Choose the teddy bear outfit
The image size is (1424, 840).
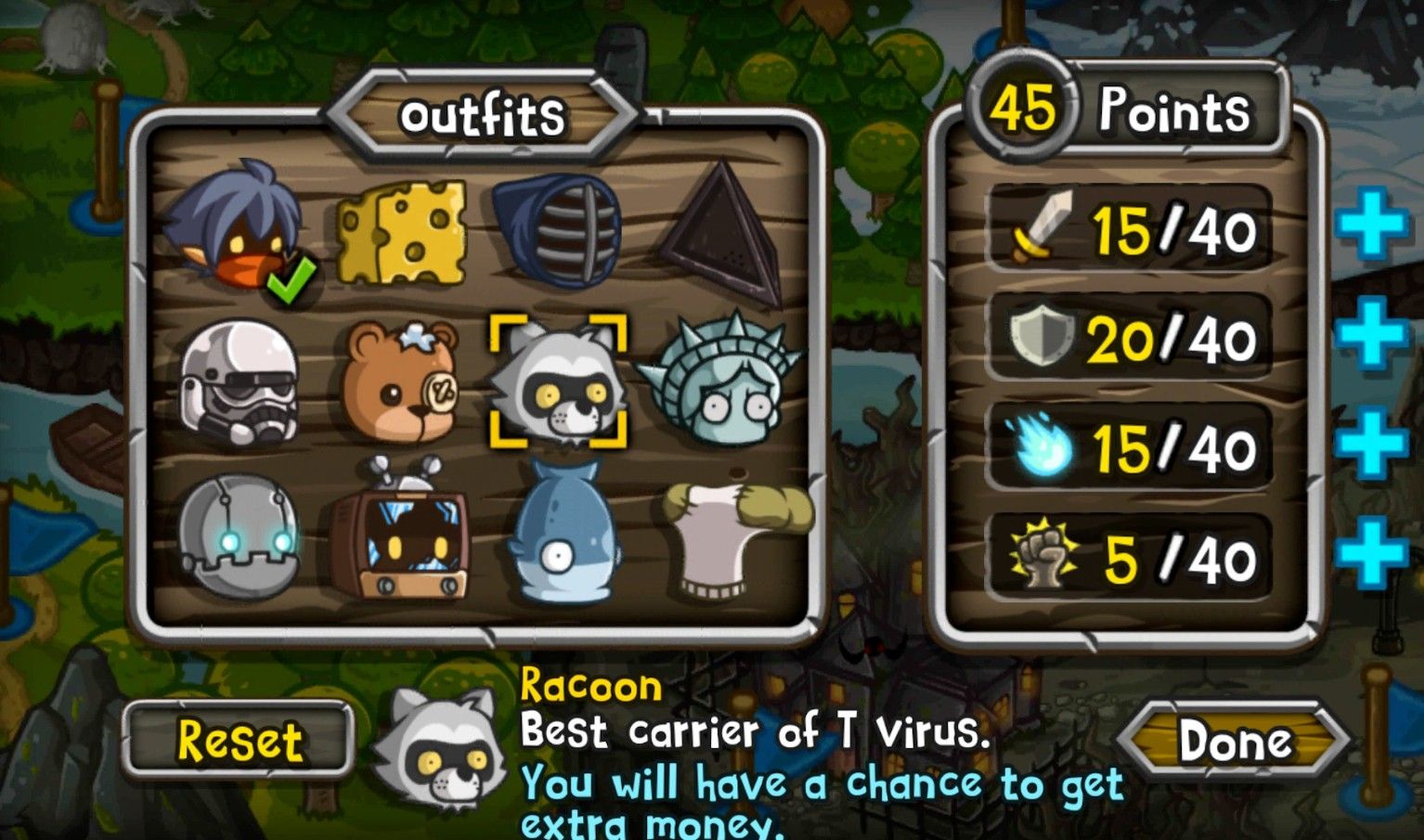coord(401,382)
